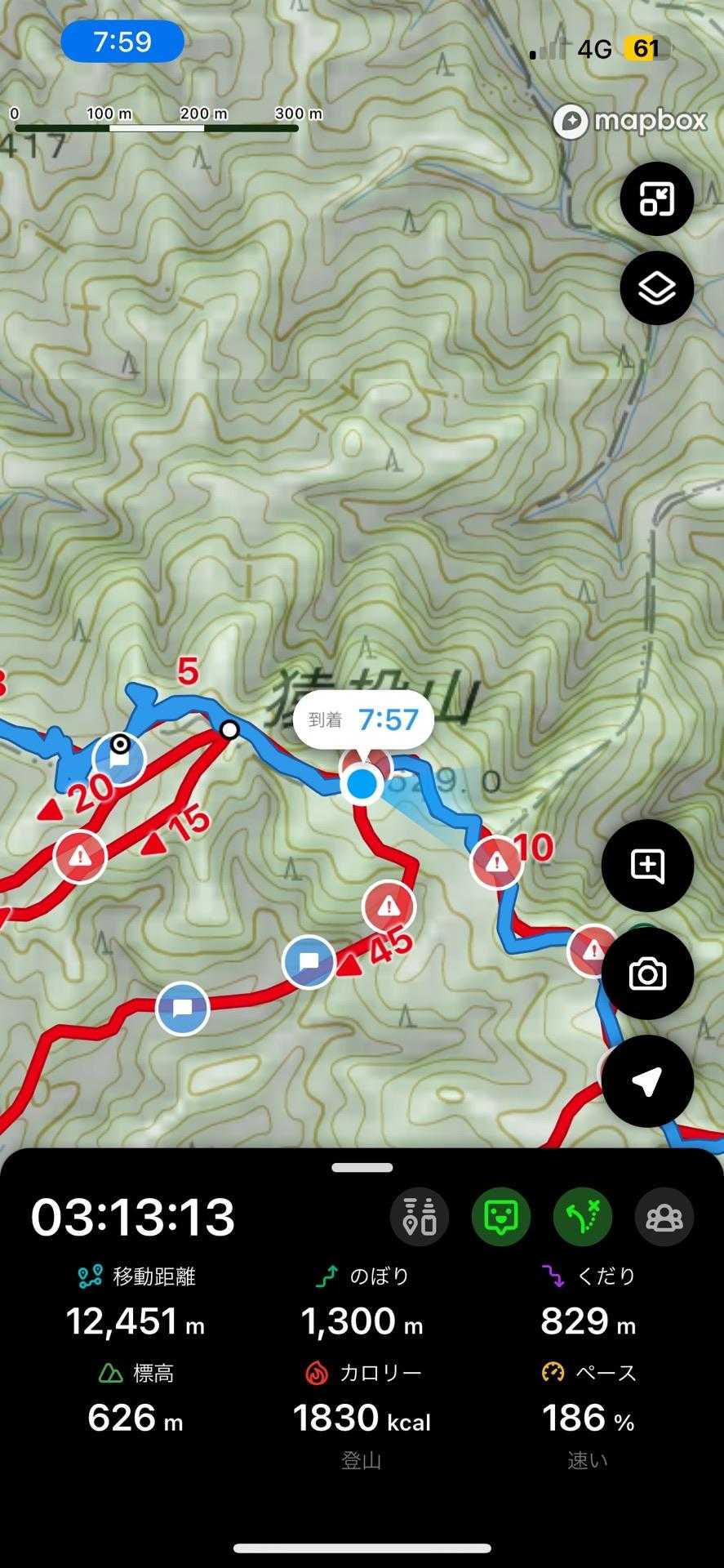
Task: Open the camera to take a photo
Action: [x=646, y=973]
